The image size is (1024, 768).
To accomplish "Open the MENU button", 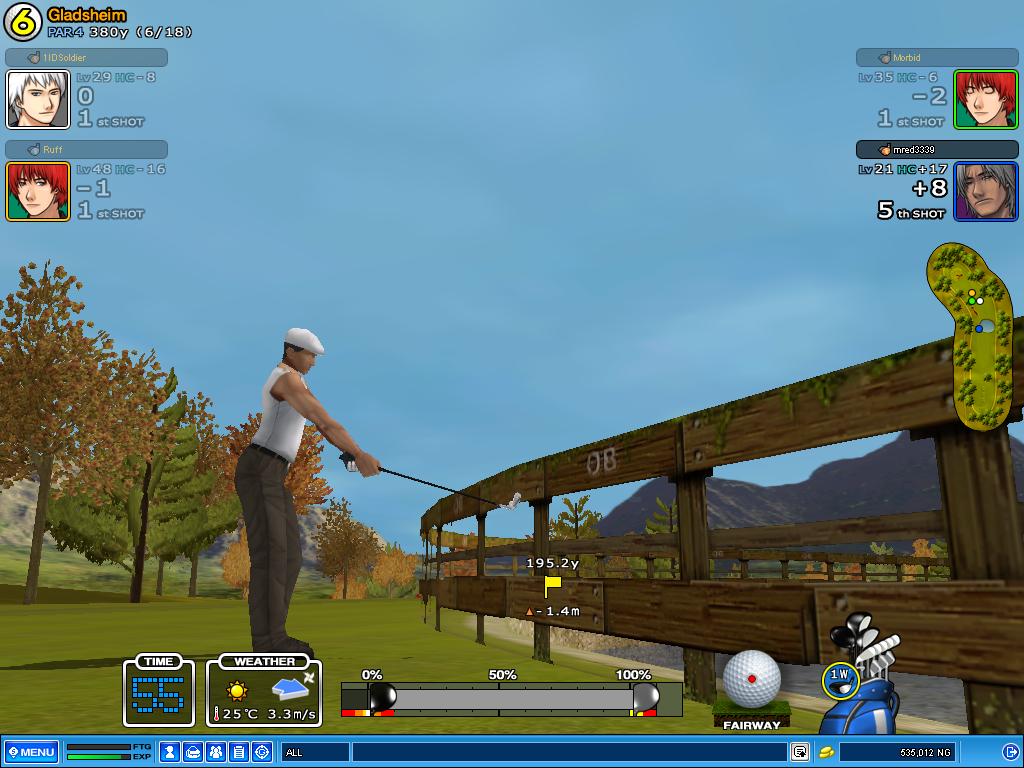I will (x=31, y=752).
